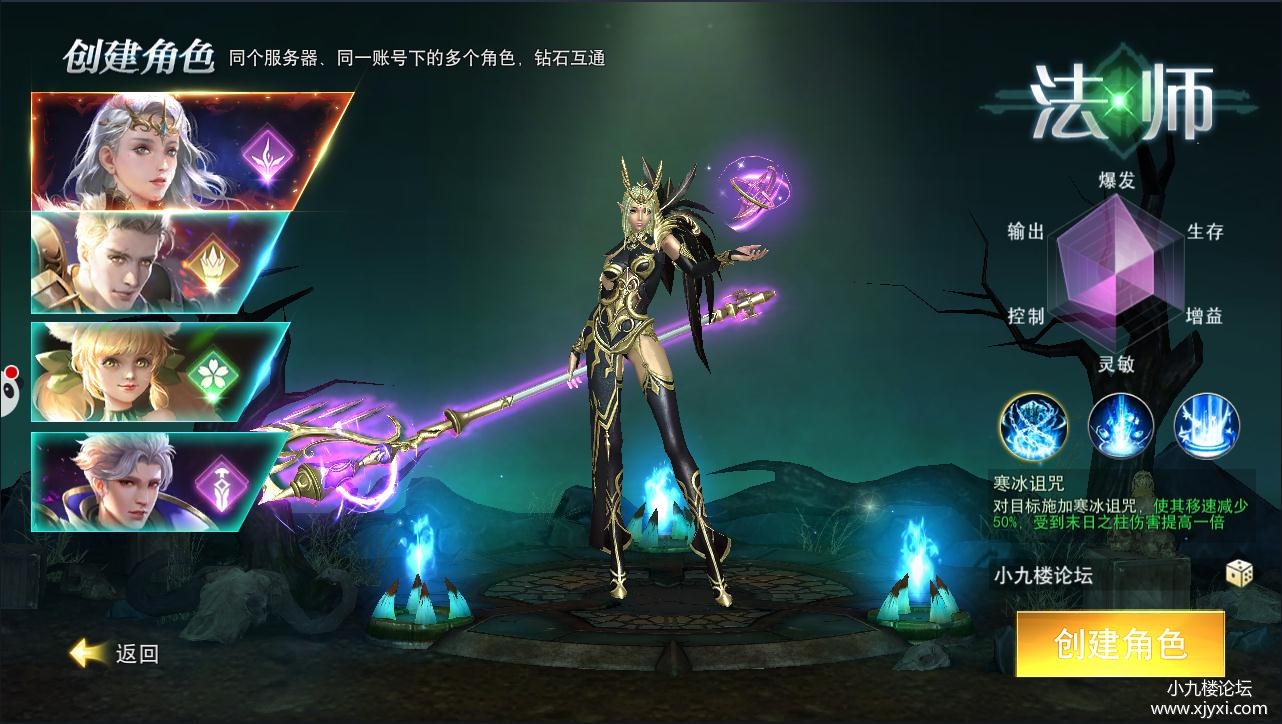
Task: Select the Ice Curse (寒冰诅咒) skill icon
Action: [x=1032, y=425]
